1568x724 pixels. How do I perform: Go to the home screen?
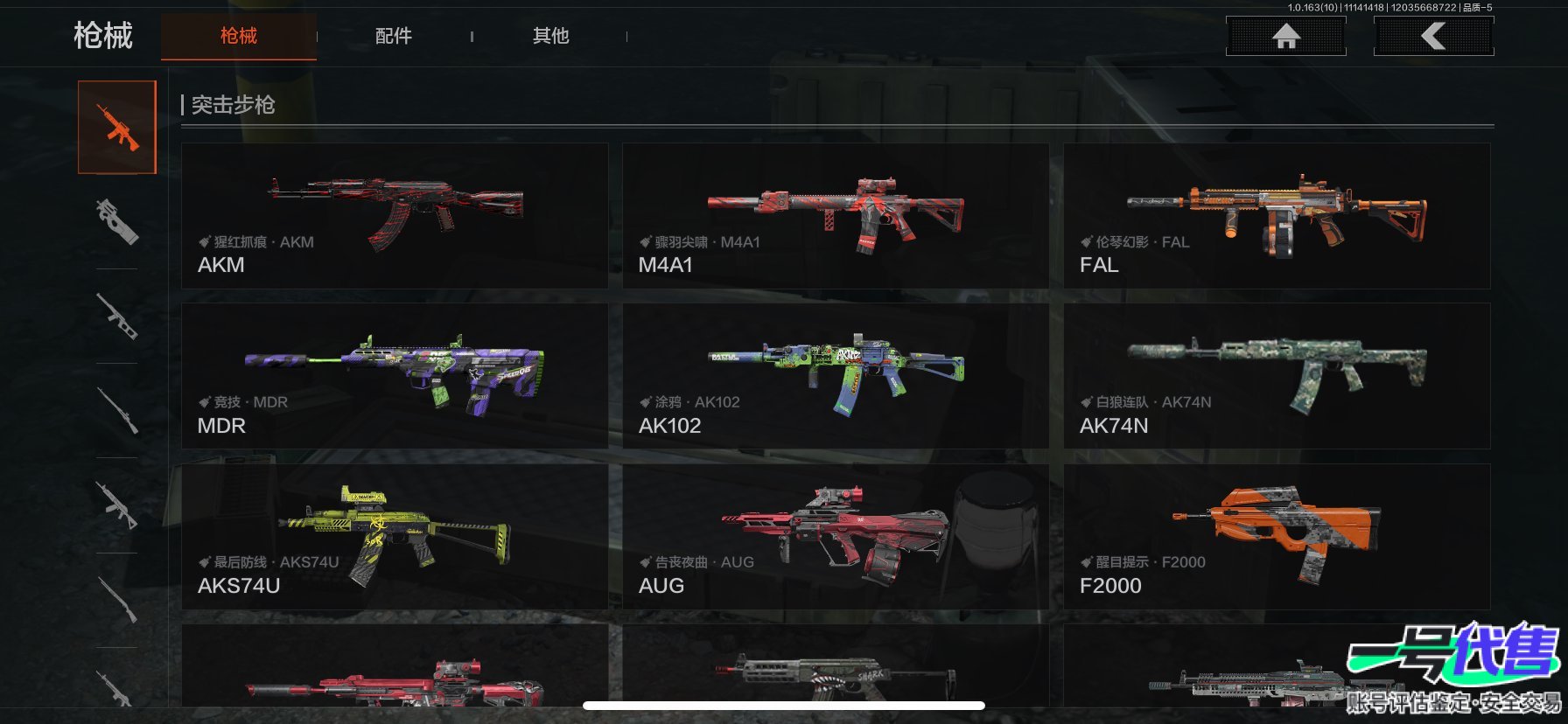click(x=1285, y=37)
